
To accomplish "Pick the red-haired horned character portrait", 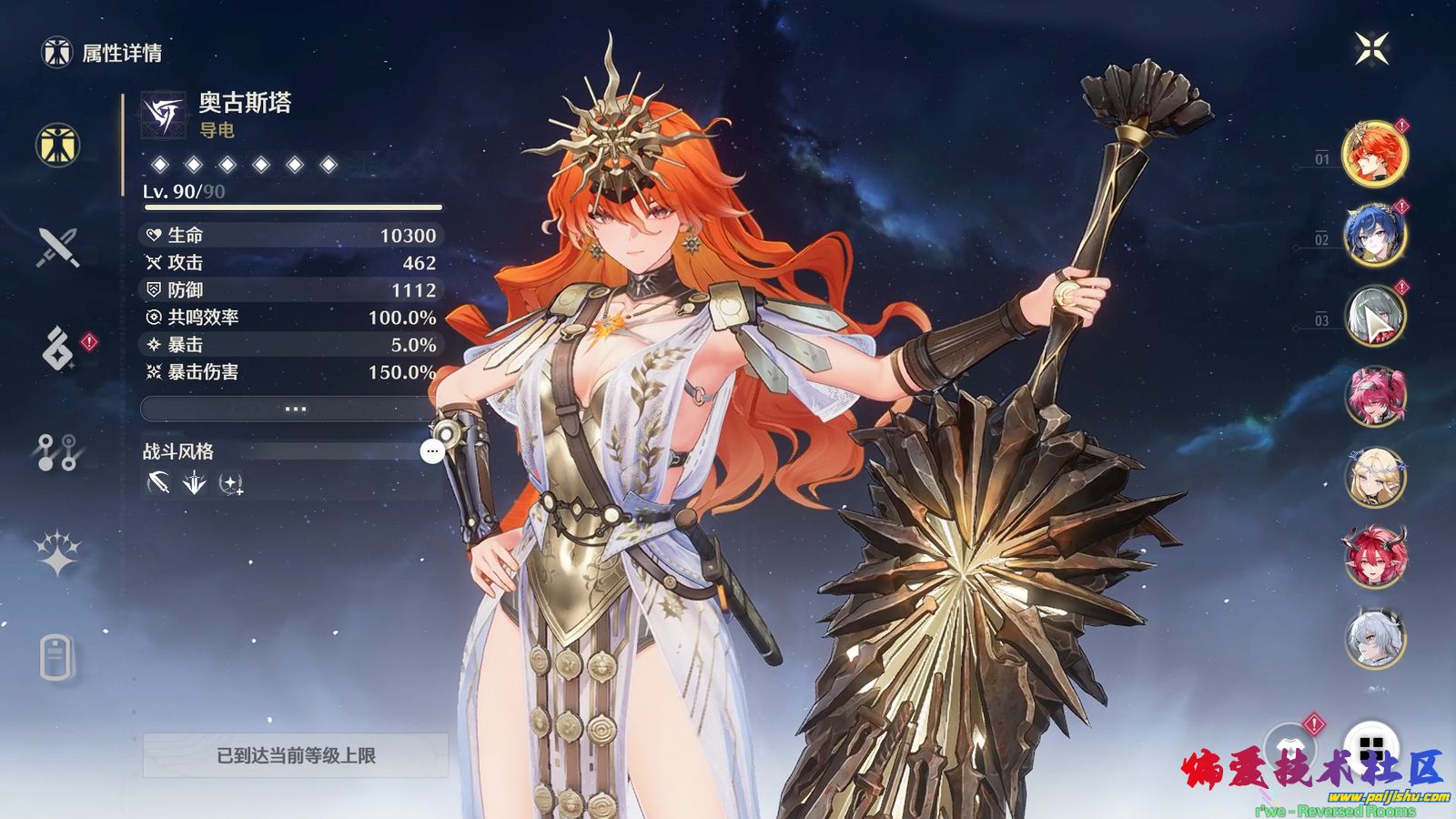I will (1374, 557).
